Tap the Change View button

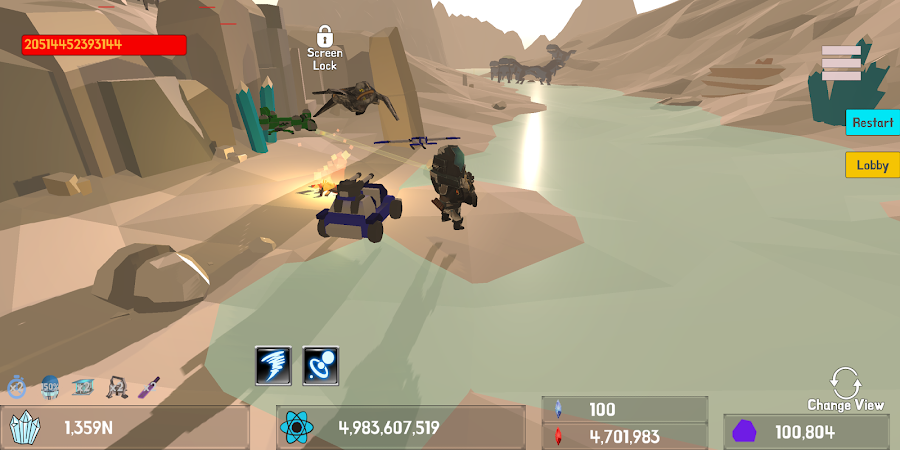[845, 389]
